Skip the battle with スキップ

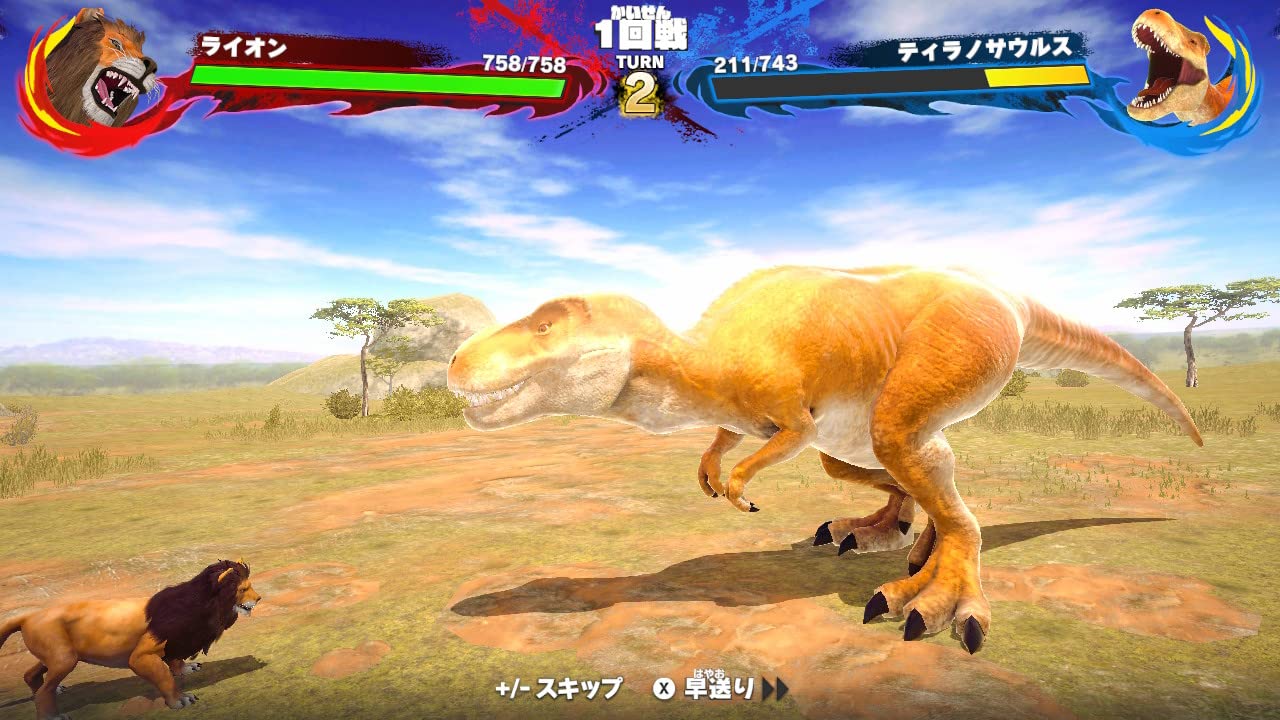coord(558,688)
